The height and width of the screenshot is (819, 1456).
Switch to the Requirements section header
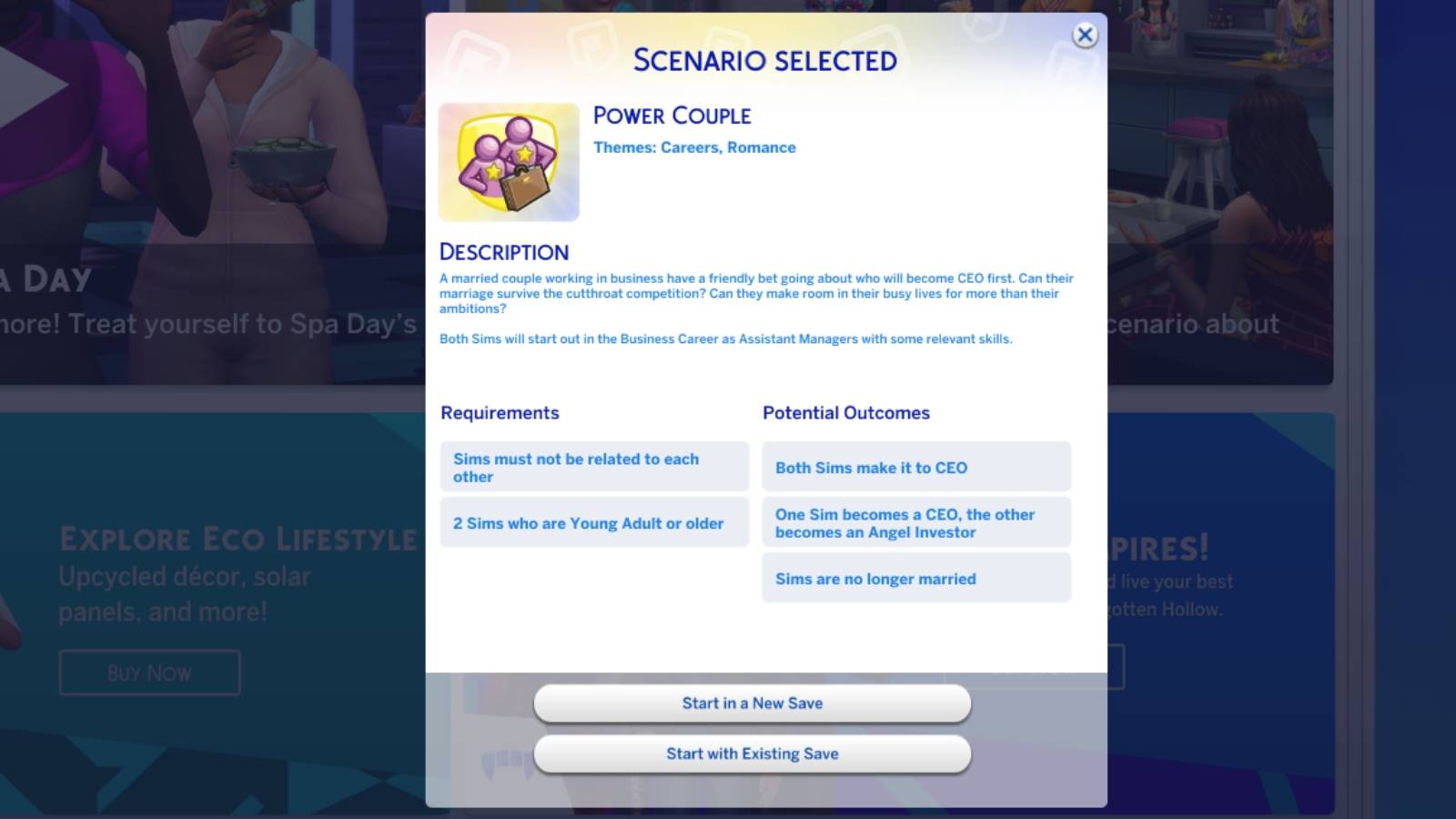coord(500,412)
